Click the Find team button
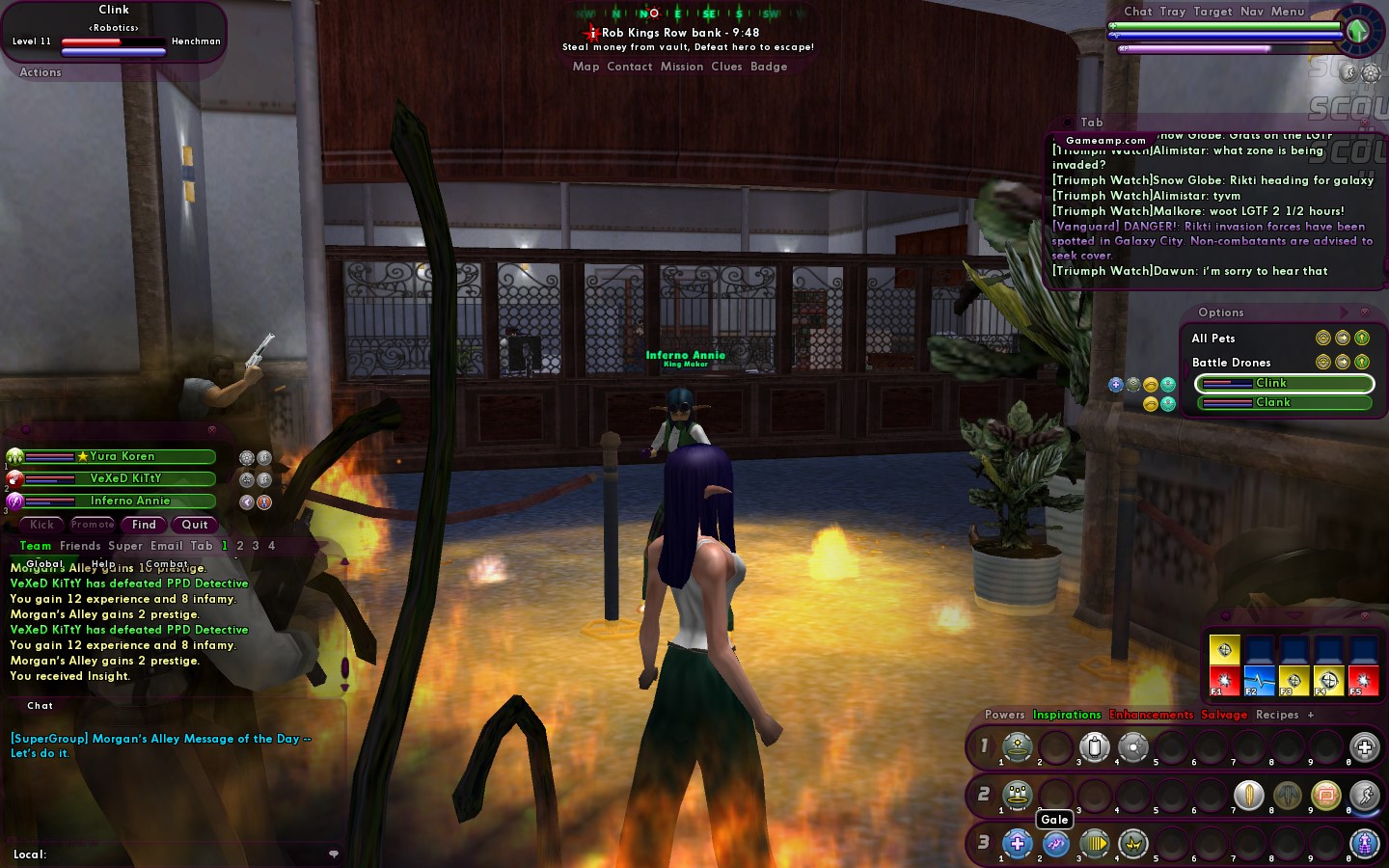This screenshot has height=868, width=1389. [144, 525]
